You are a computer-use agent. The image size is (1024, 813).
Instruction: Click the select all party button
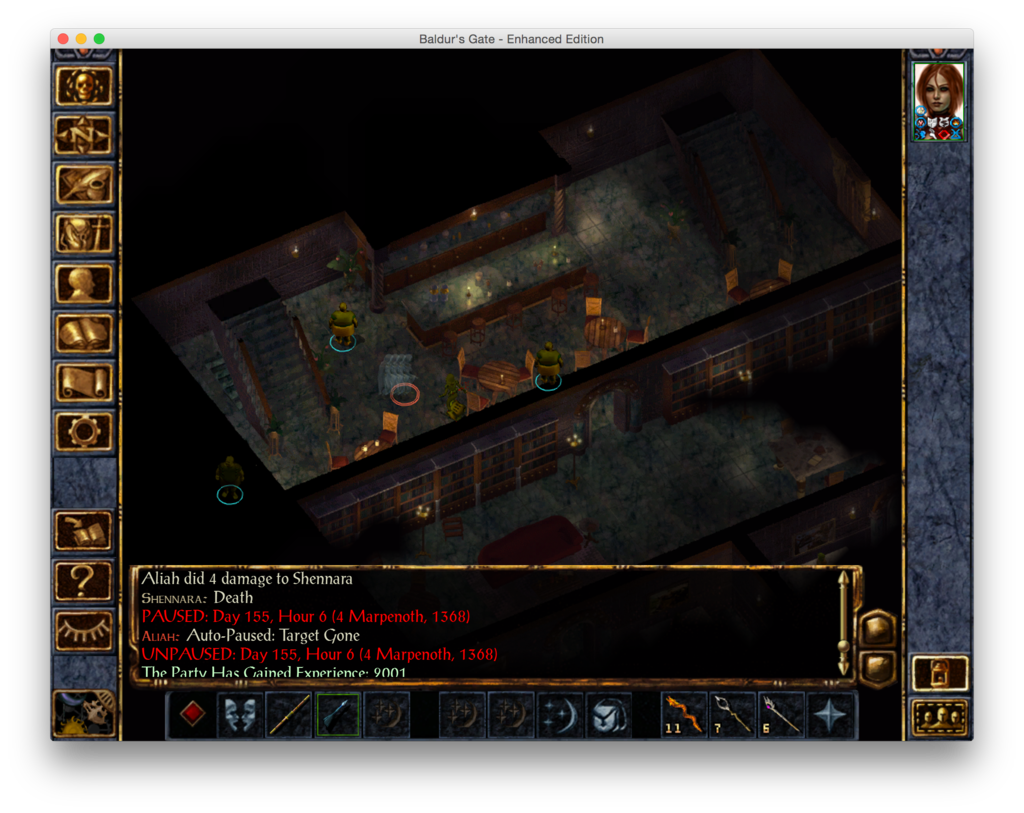[940, 718]
